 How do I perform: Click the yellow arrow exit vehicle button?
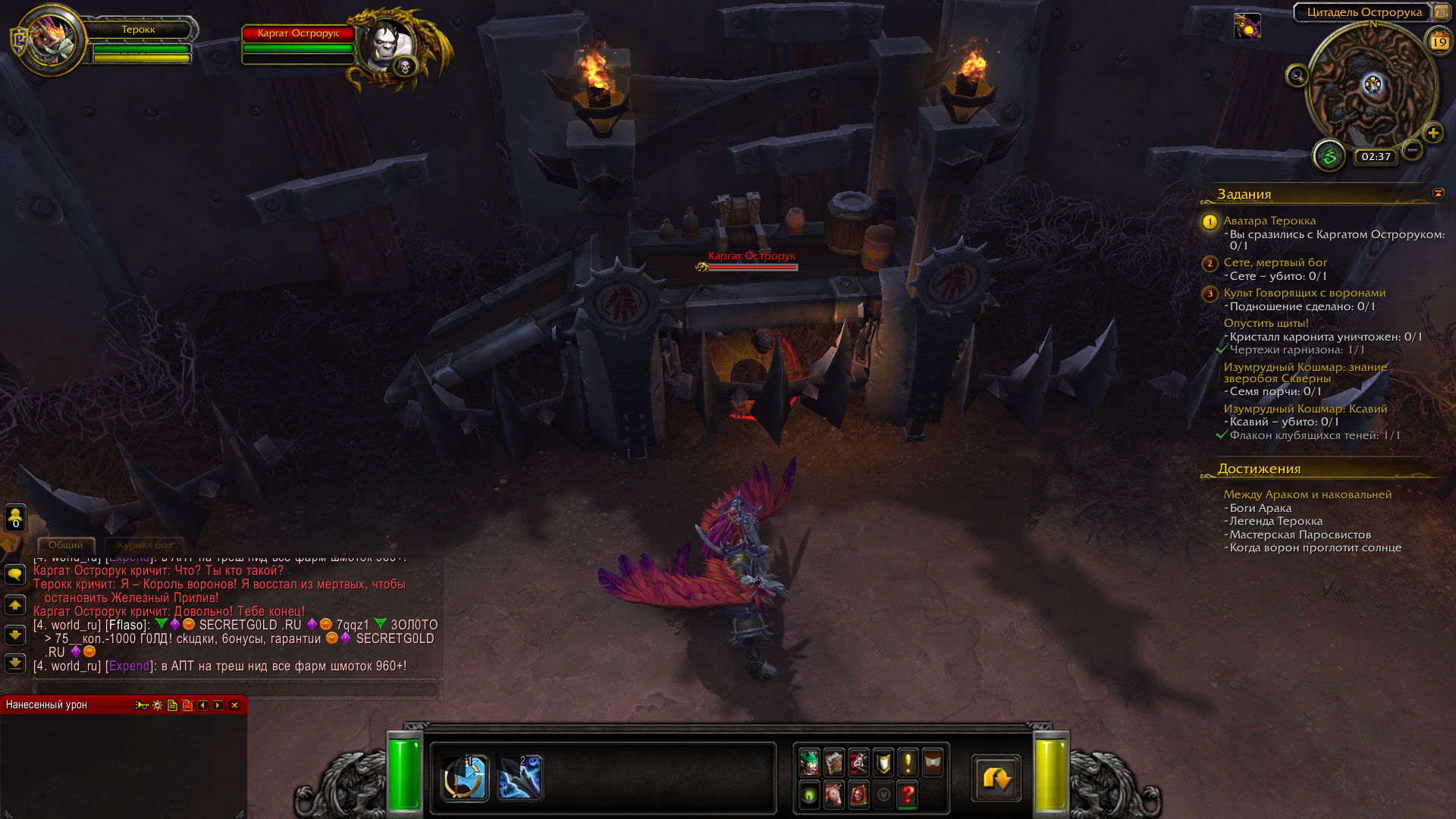pos(996,778)
